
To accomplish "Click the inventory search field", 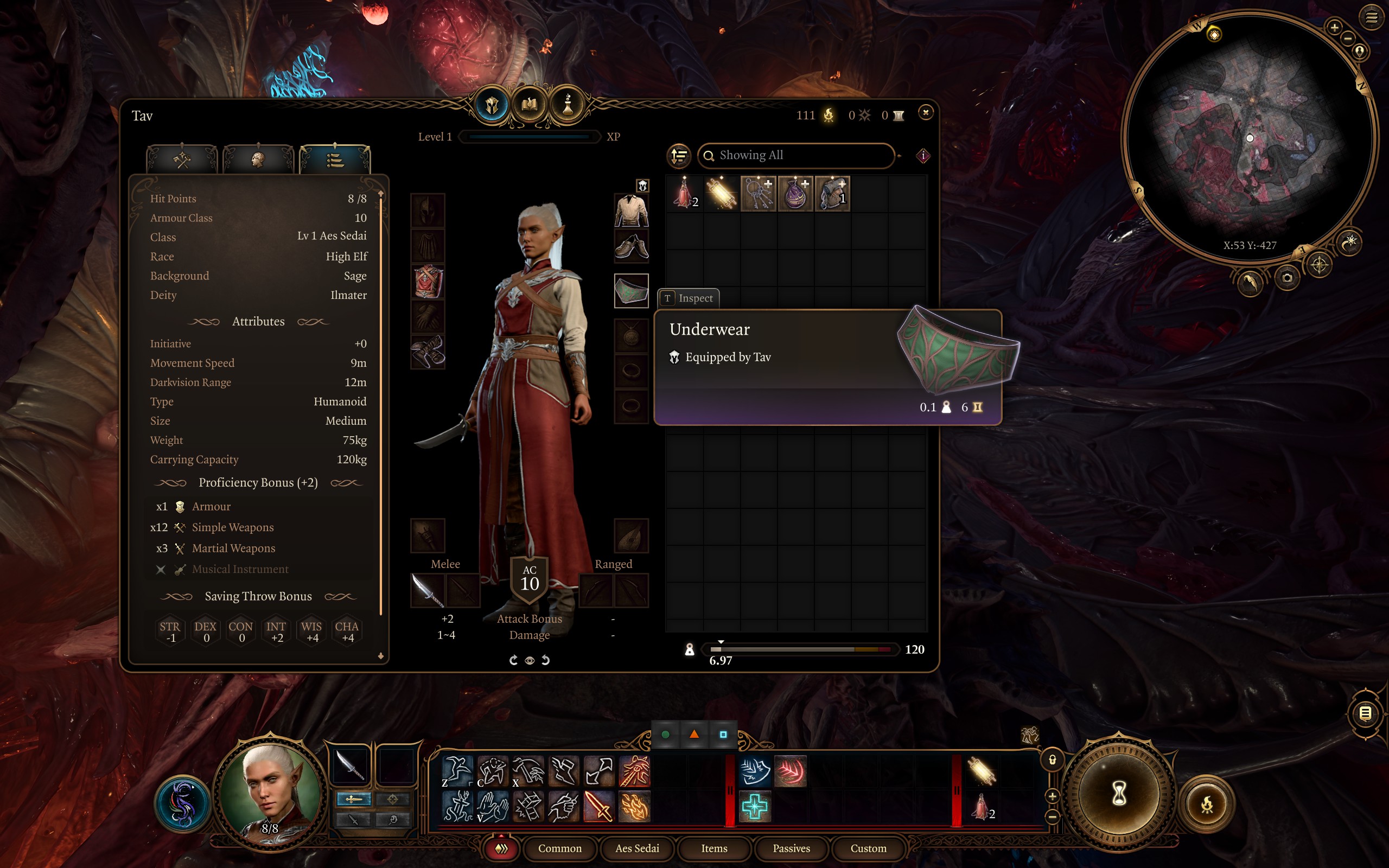I will pos(797,156).
